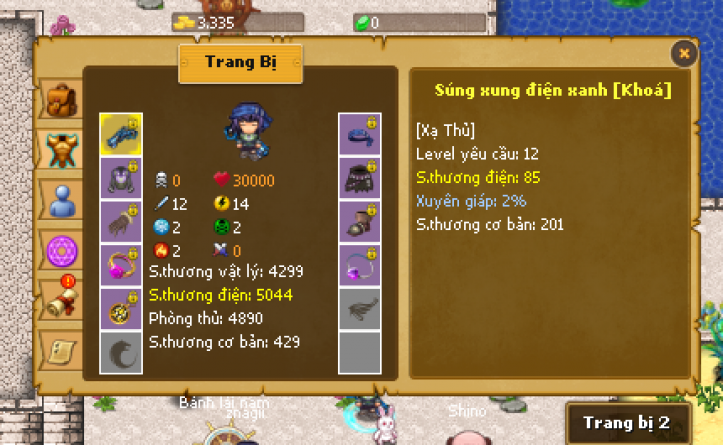Image resolution: width=723 pixels, height=445 pixels.
Task: Close the Trang Bị equipment window
Action: point(684,53)
